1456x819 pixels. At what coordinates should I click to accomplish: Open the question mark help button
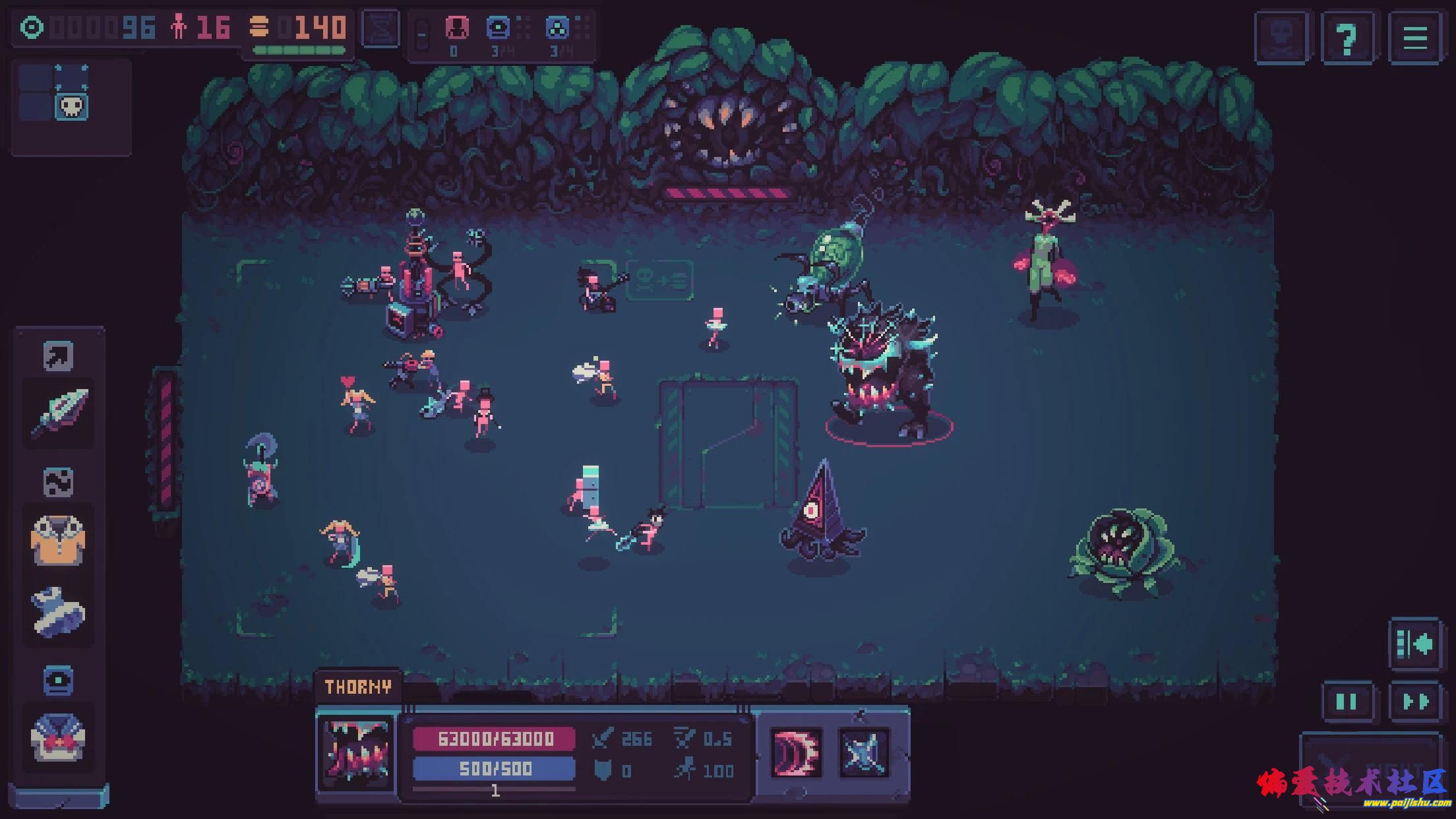(x=1347, y=38)
